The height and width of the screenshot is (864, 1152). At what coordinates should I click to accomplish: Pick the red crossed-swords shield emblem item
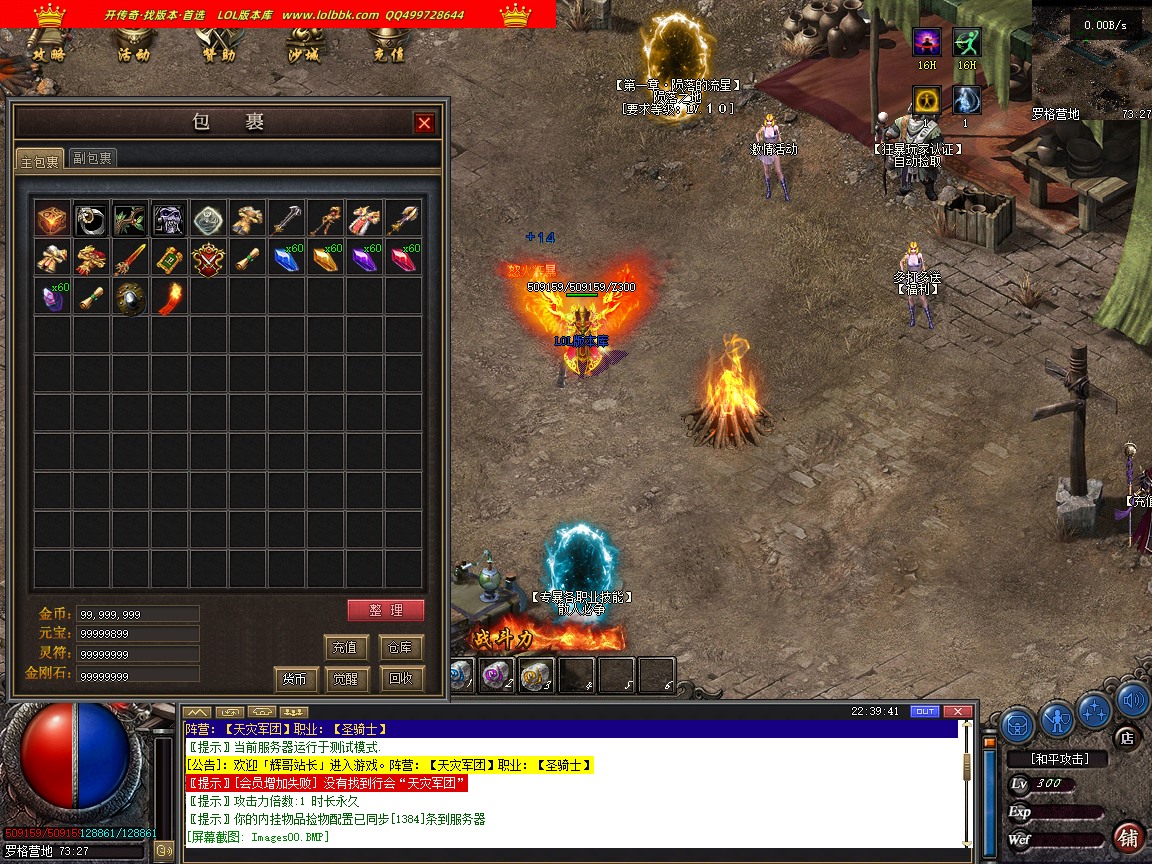pos(208,258)
